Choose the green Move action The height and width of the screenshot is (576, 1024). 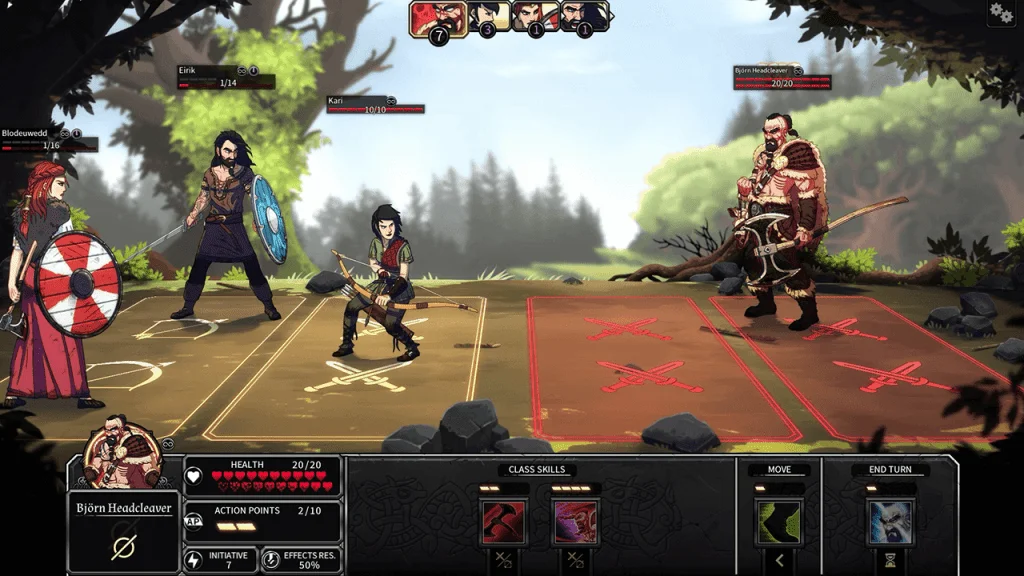tap(778, 521)
